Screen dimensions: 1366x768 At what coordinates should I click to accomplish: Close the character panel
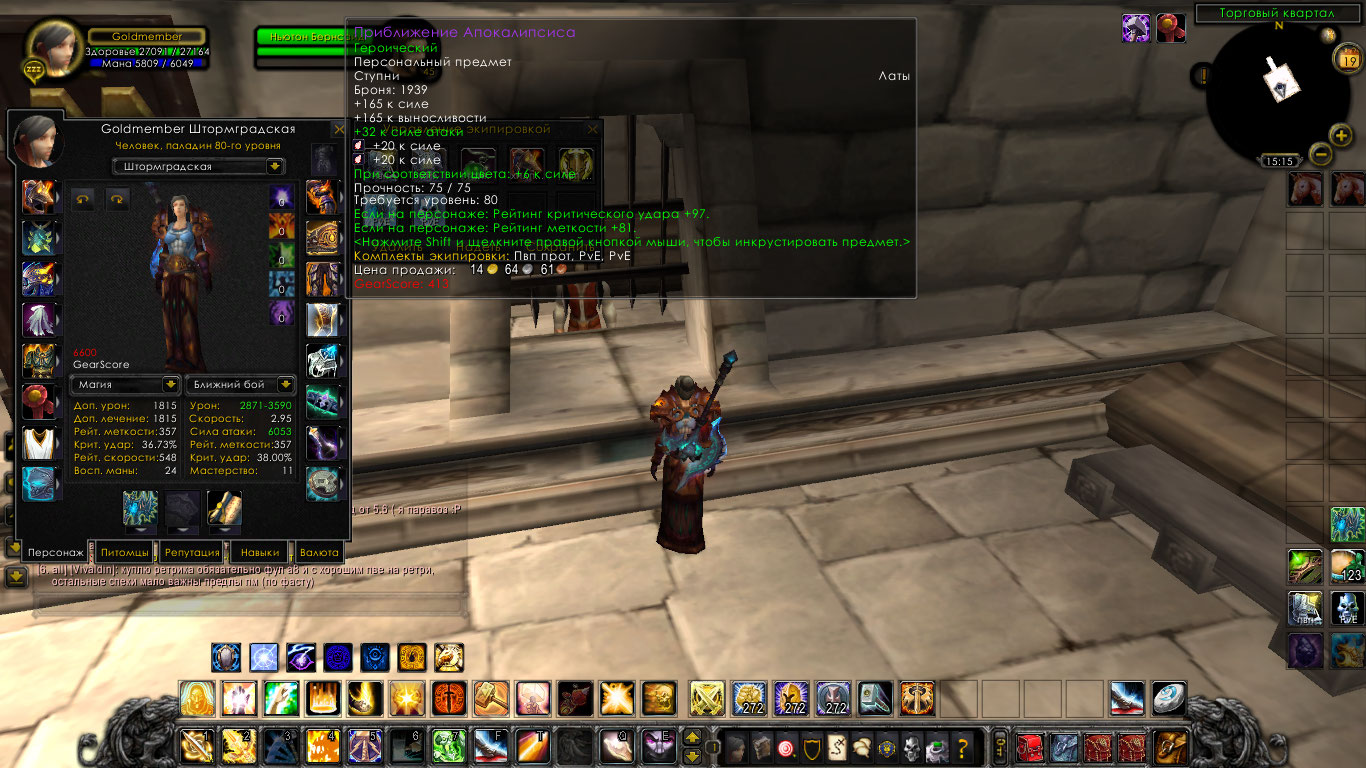coord(339,130)
